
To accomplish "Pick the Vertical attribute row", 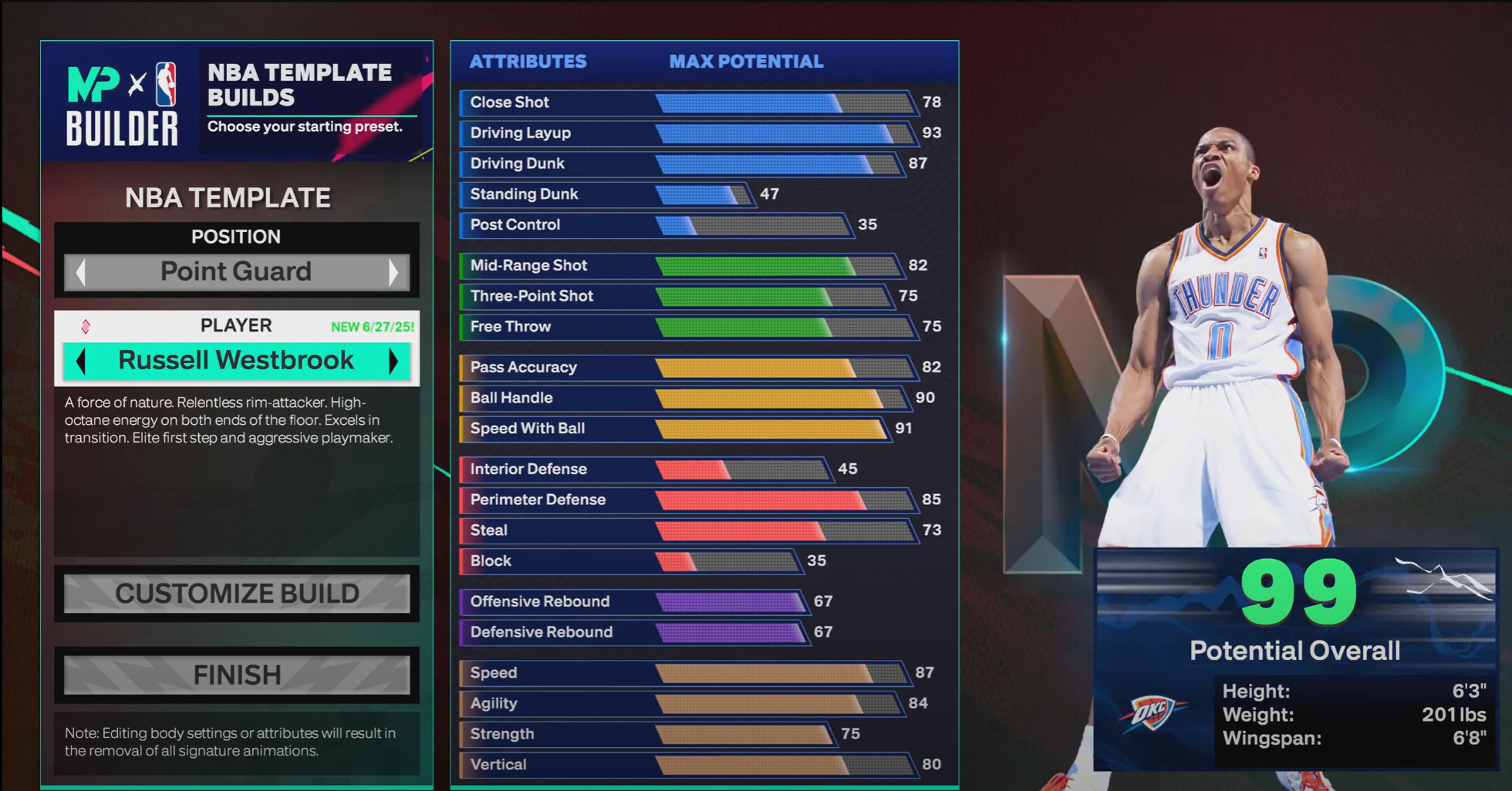I will 687,765.
